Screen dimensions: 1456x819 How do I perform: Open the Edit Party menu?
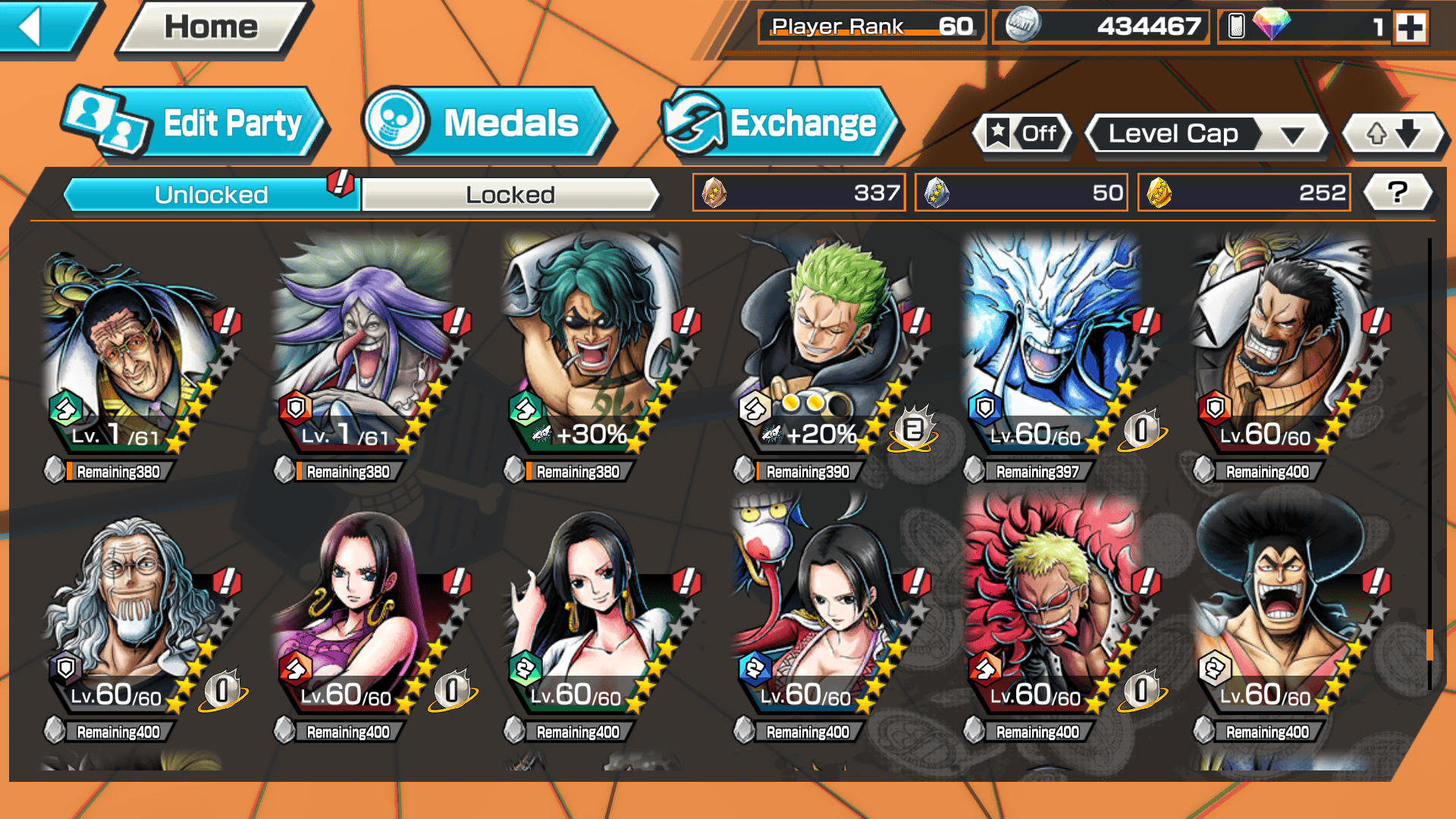coord(196,124)
